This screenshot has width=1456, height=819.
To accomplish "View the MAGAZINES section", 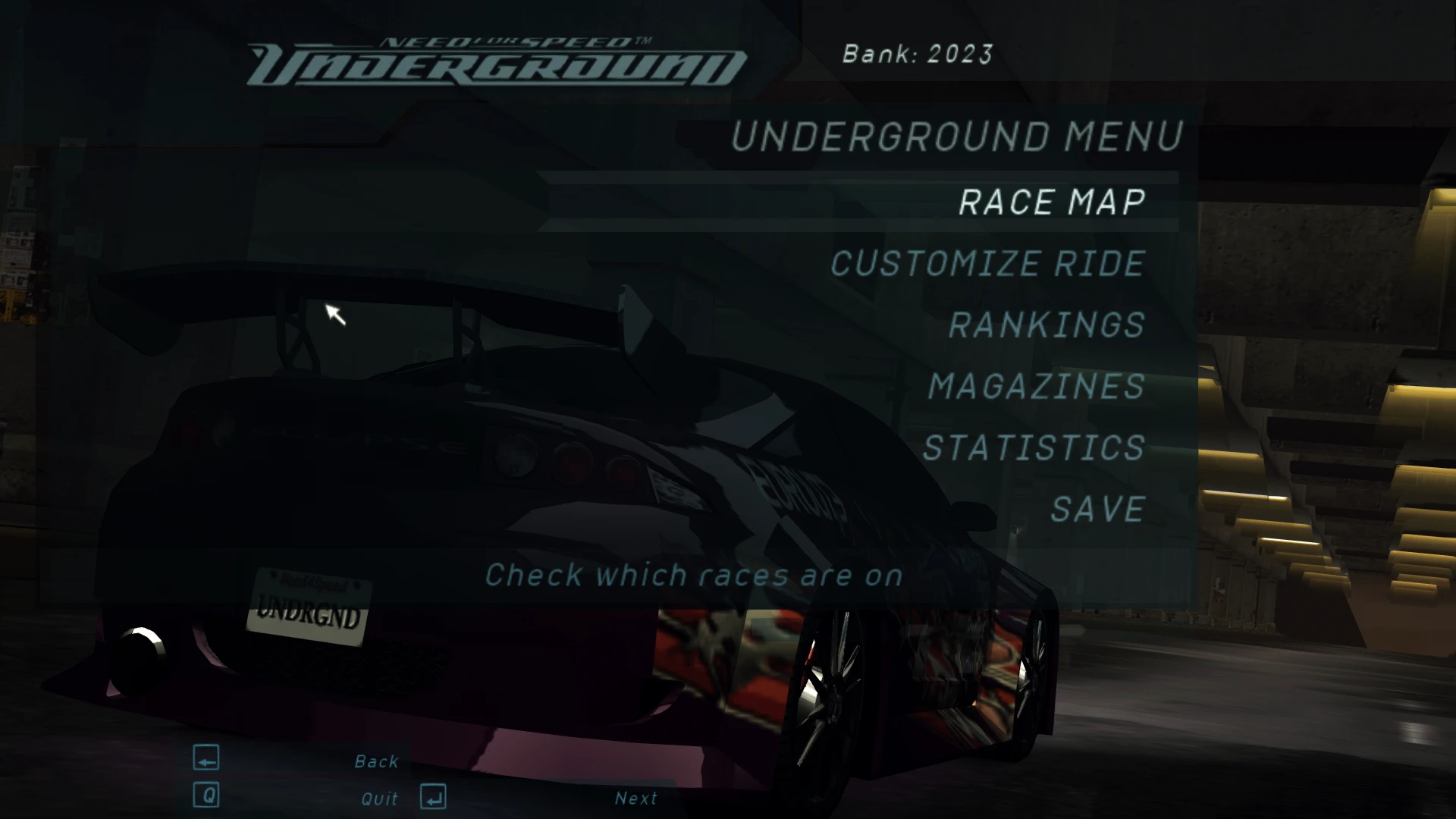I will coord(1036,386).
